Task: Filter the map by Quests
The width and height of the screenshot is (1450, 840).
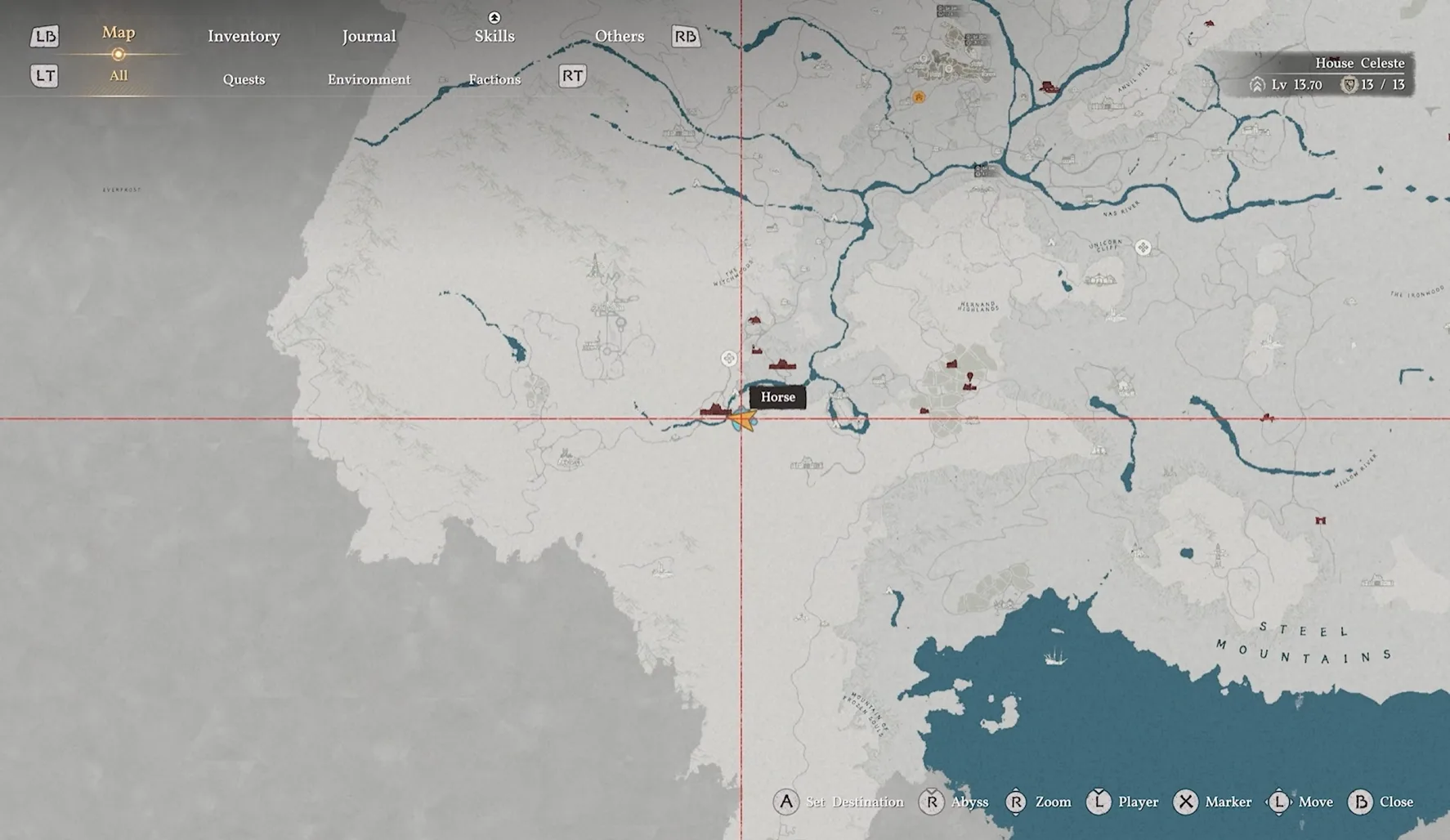Action: 244,79
